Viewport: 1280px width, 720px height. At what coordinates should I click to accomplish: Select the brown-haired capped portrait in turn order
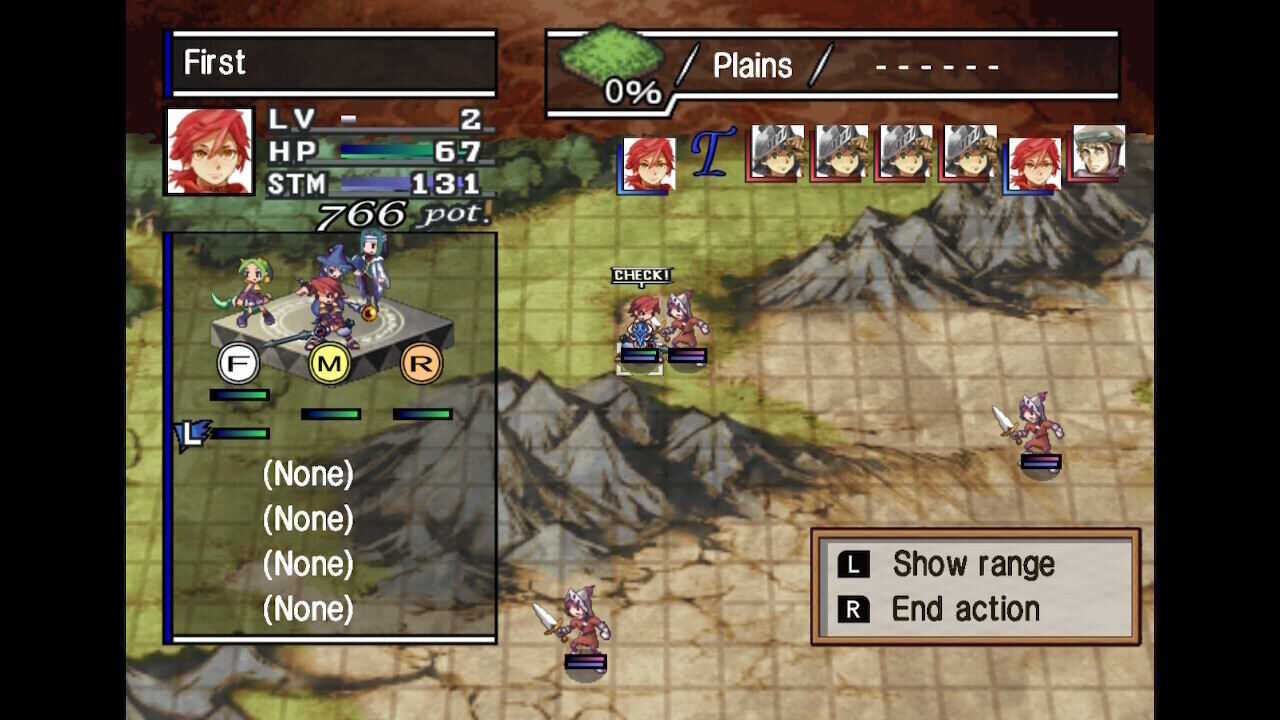[x=1098, y=153]
